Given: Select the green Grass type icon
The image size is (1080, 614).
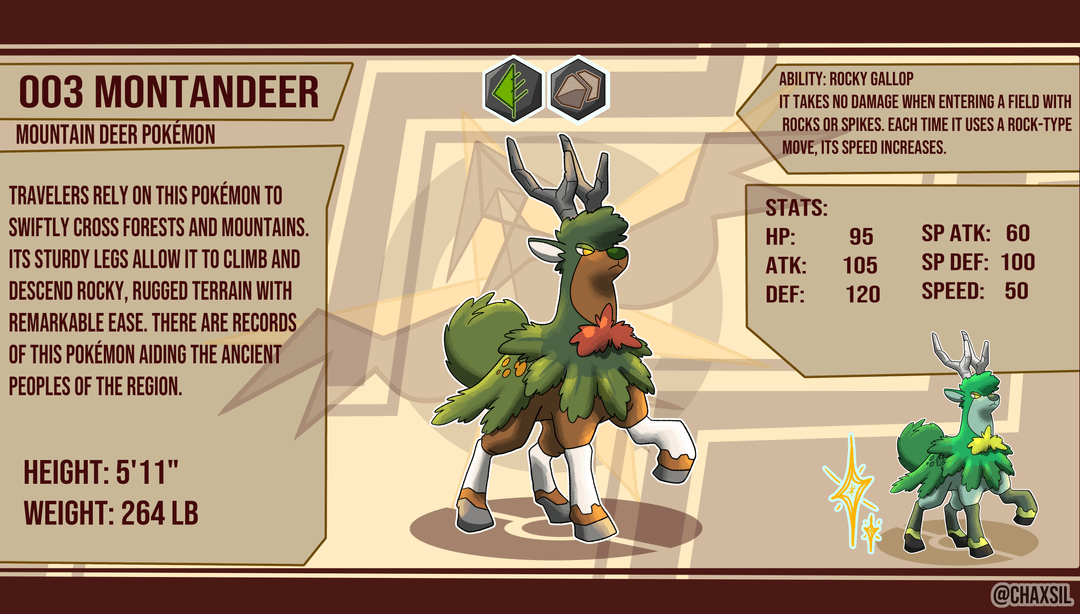Looking at the screenshot, I should click(514, 87).
